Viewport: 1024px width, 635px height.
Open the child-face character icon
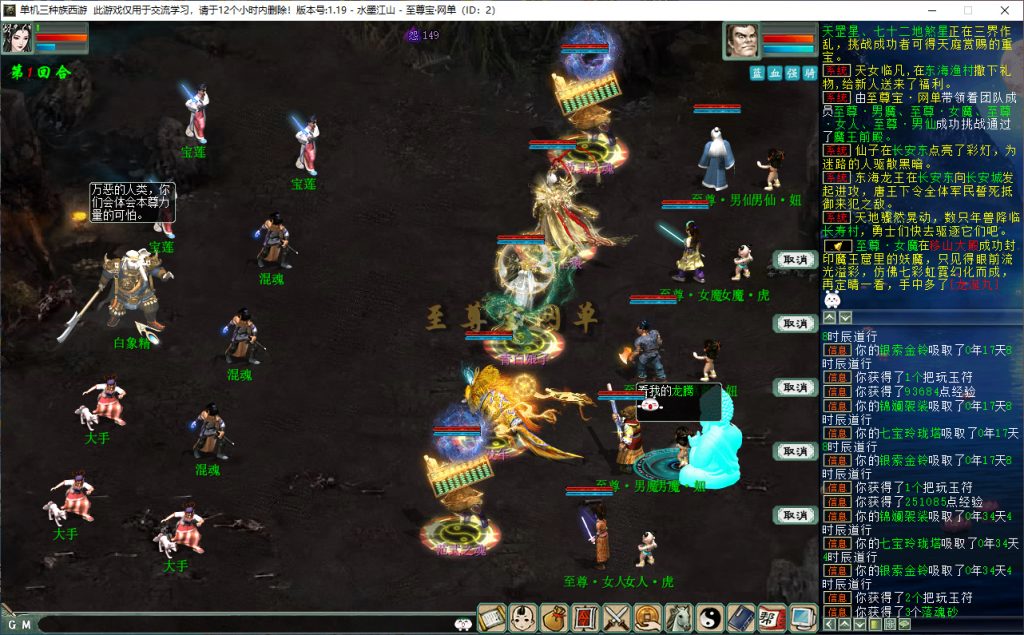pyautogui.click(x=523, y=618)
